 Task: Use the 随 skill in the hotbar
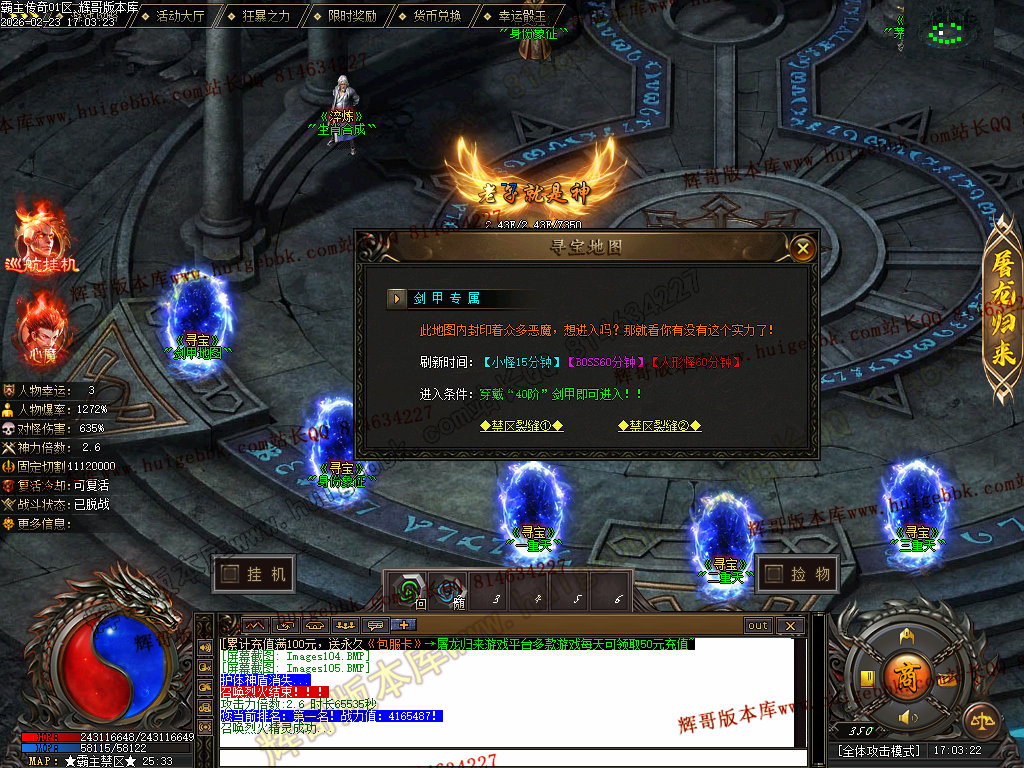pyautogui.click(x=447, y=591)
